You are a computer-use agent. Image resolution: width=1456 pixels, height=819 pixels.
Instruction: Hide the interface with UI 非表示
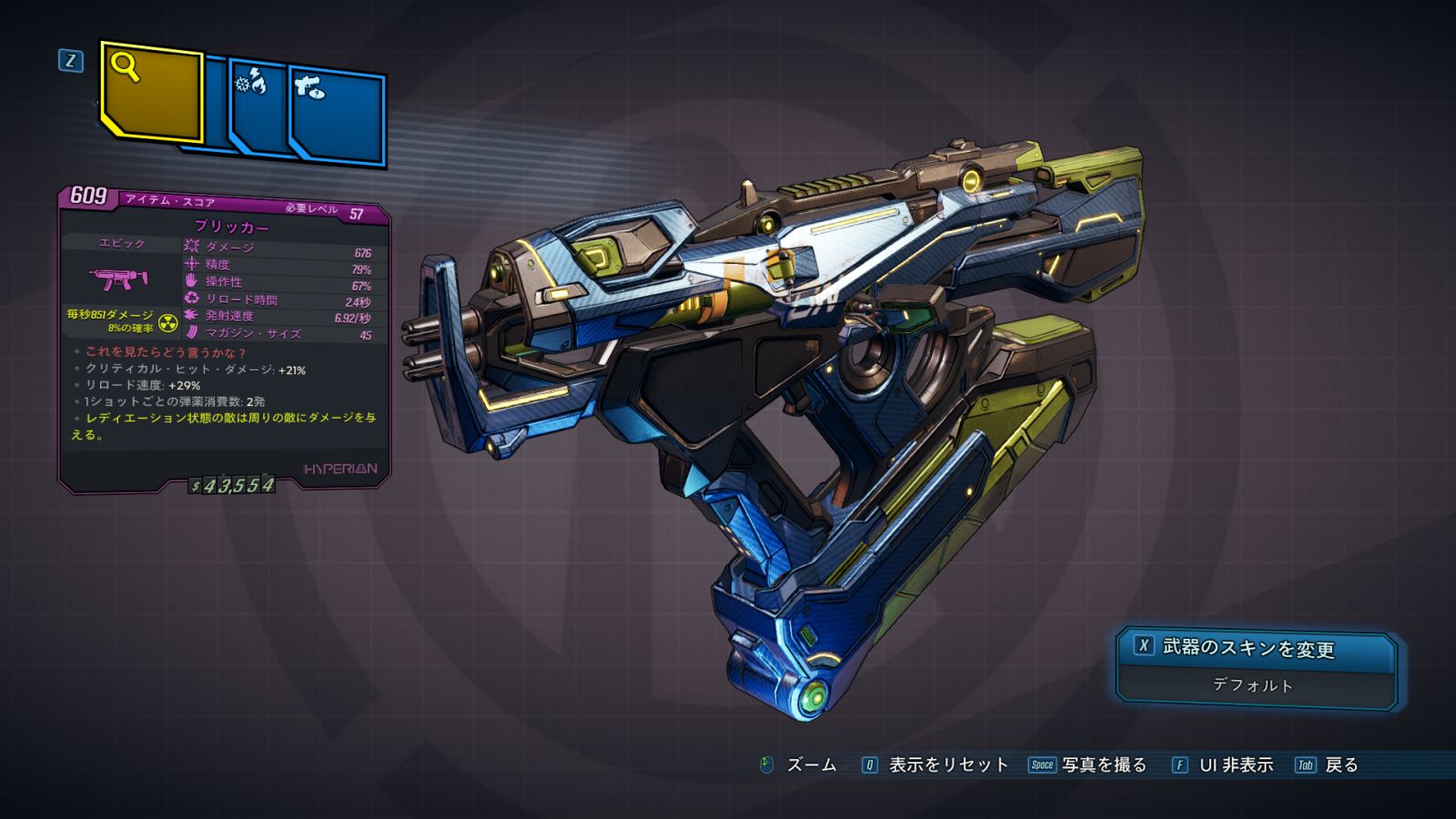tap(1223, 765)
